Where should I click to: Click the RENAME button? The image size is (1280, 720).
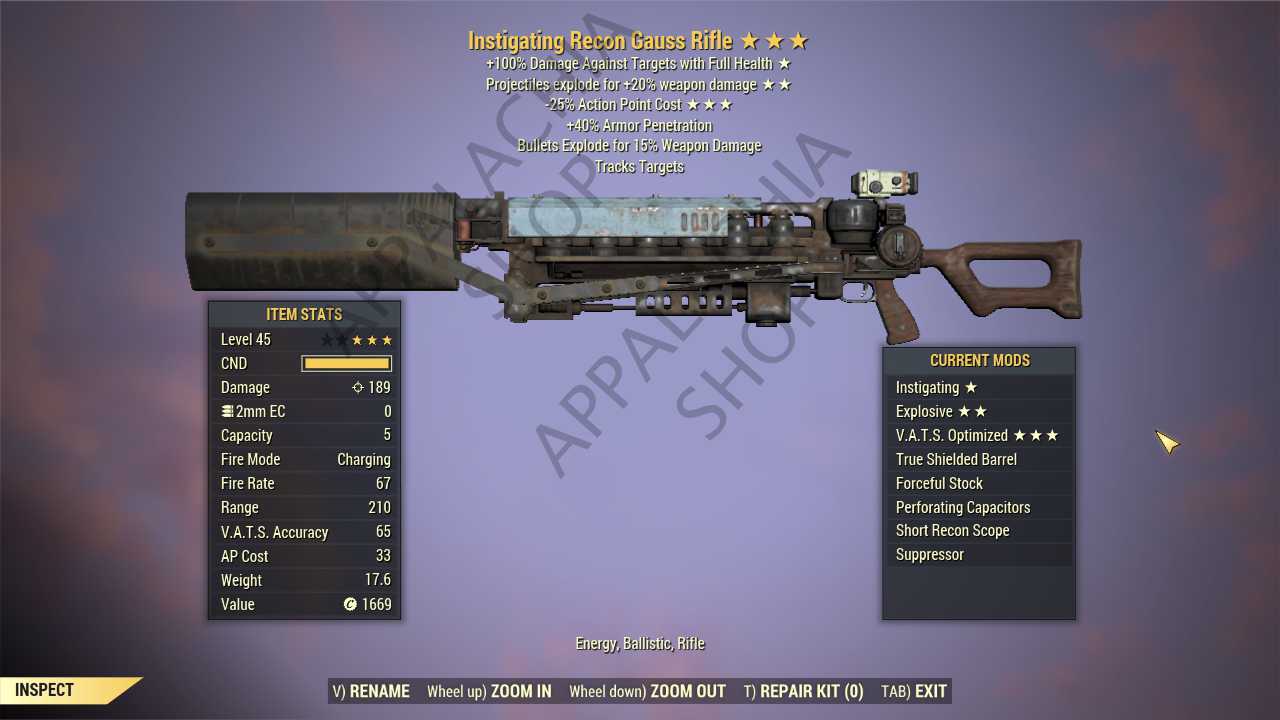[371, 691]
